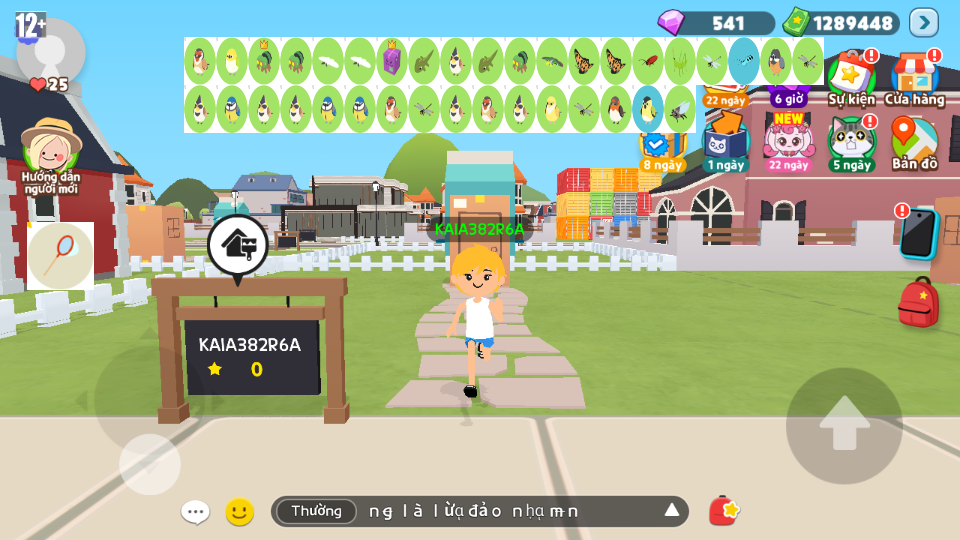Open the smartphone menu

coord(917,233)
